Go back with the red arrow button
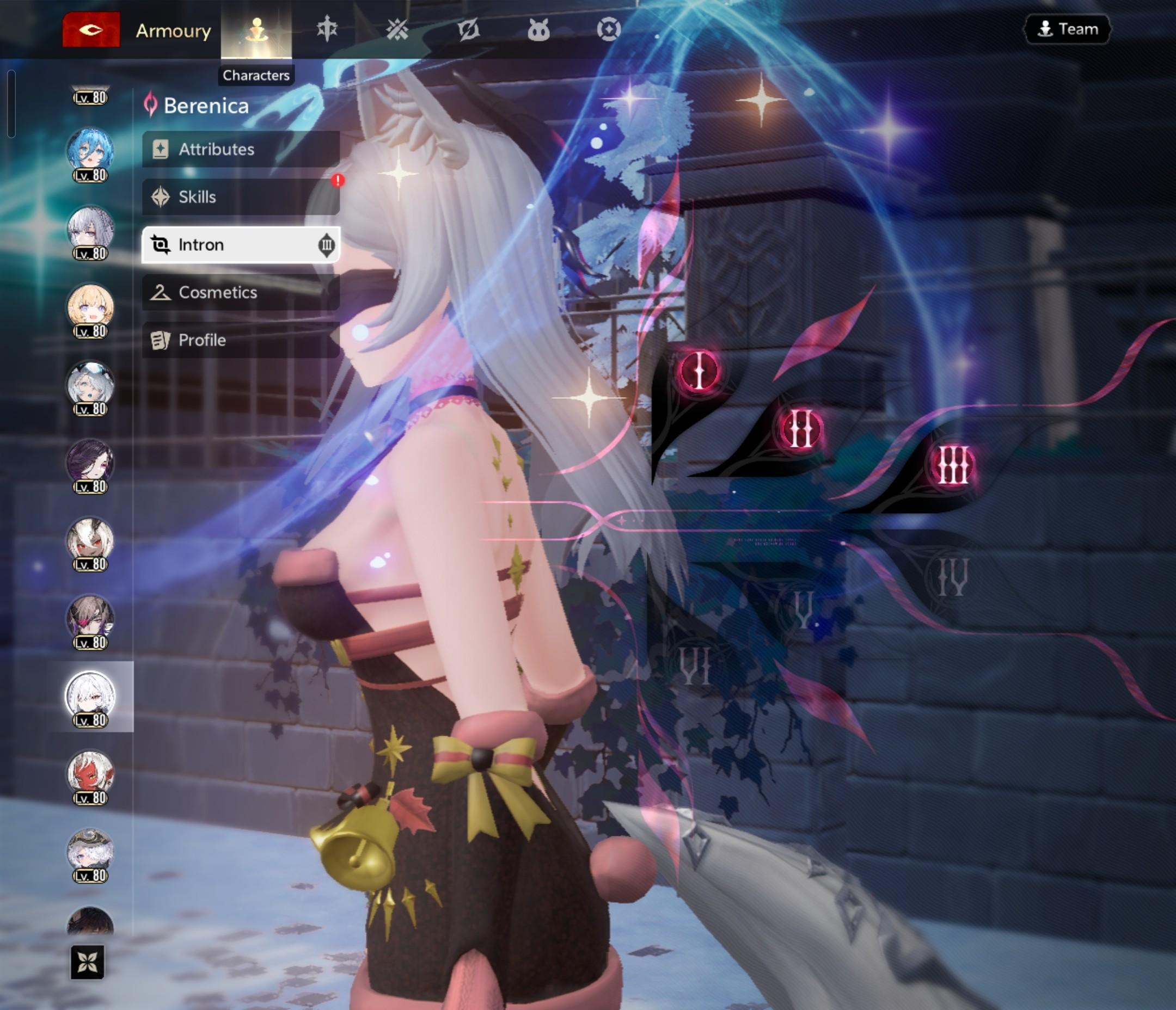 [91, 29]
